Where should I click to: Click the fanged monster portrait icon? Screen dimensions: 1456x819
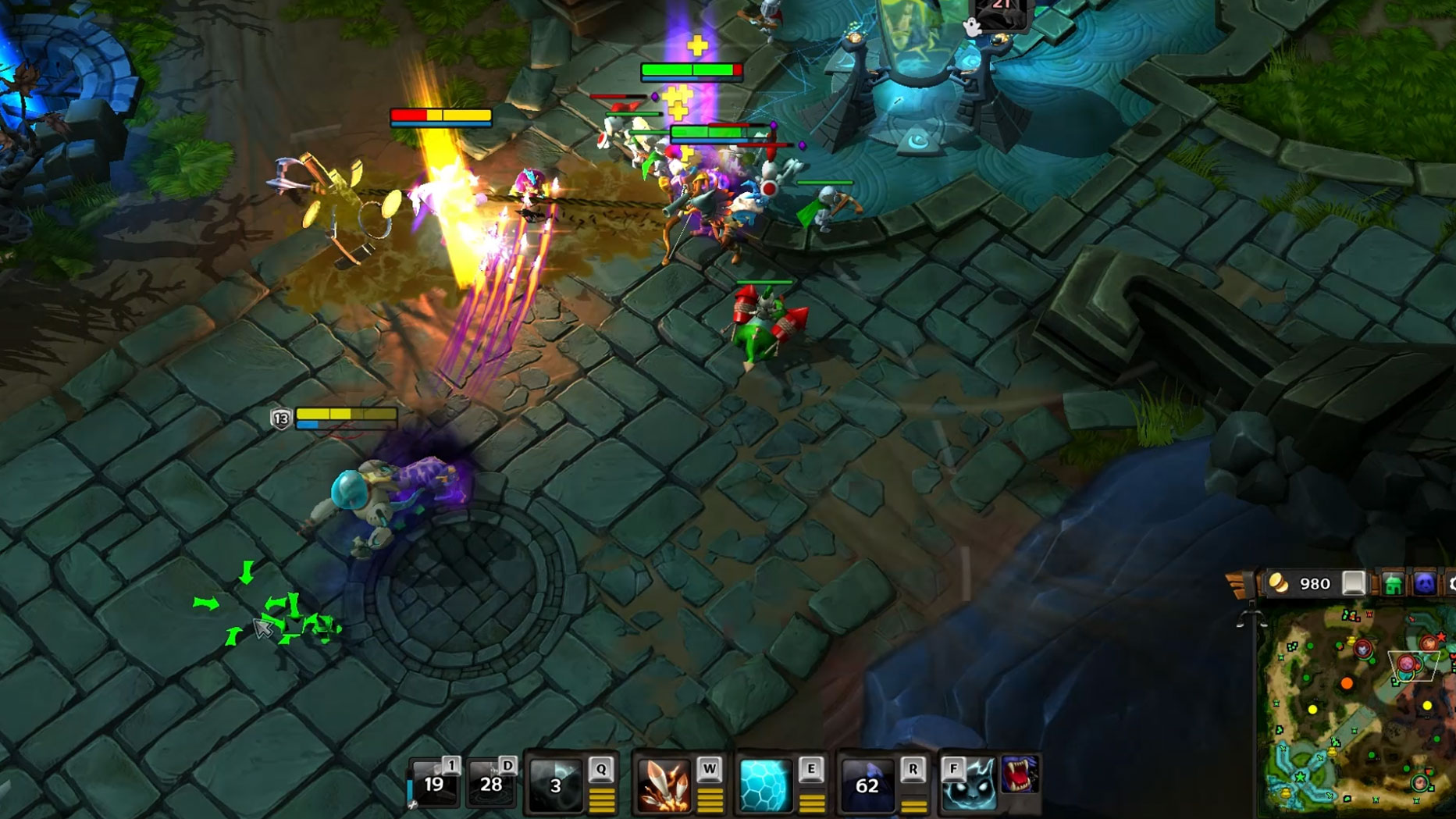tap(1020, 774)
